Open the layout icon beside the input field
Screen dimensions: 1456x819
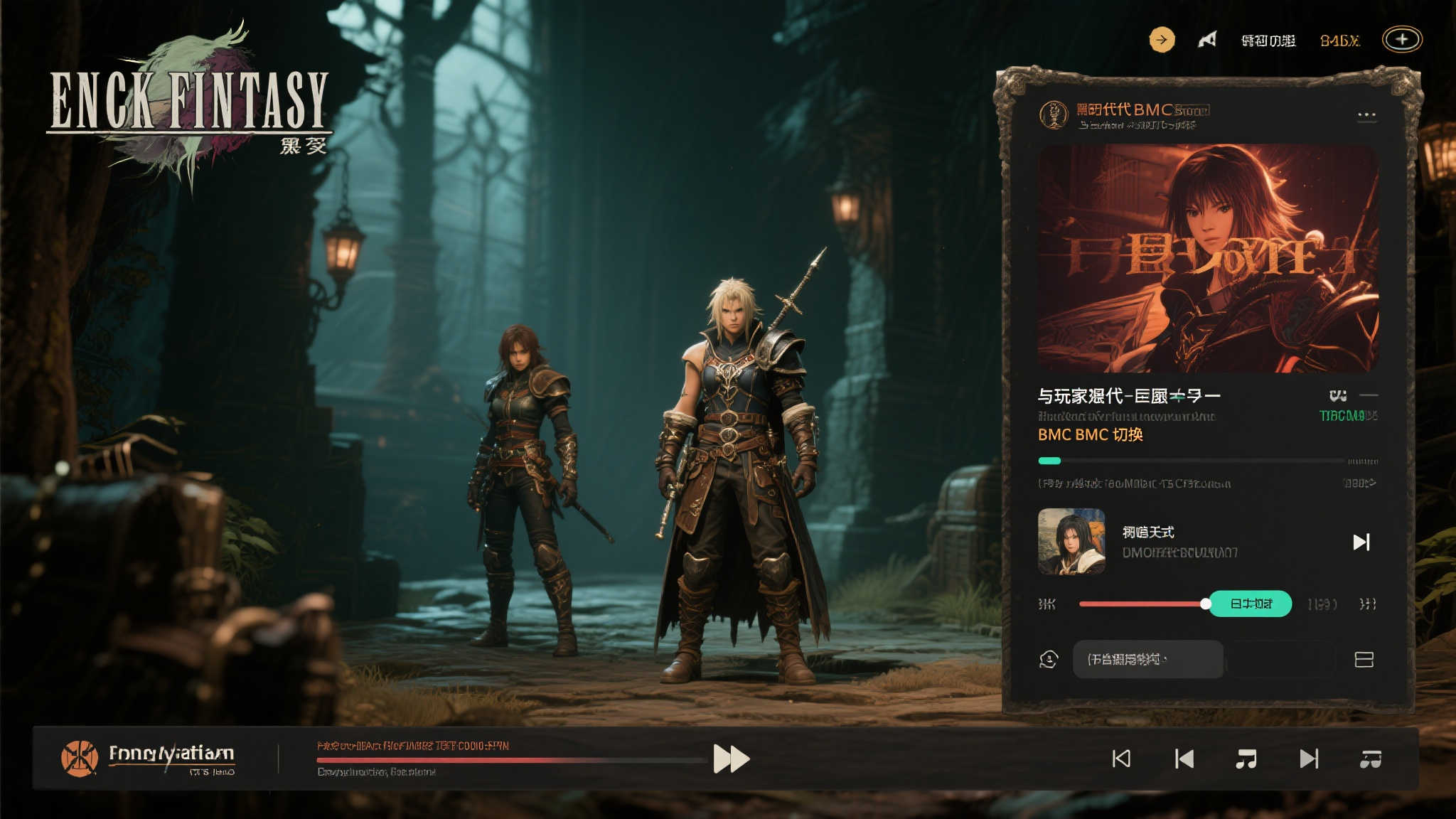click(x=1364, y=660)
